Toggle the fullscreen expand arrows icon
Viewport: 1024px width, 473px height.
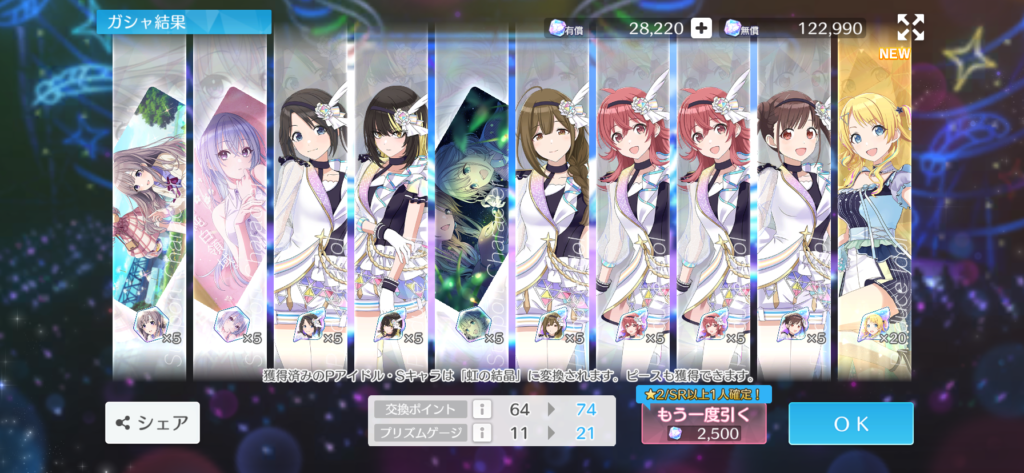click(910, 27)
